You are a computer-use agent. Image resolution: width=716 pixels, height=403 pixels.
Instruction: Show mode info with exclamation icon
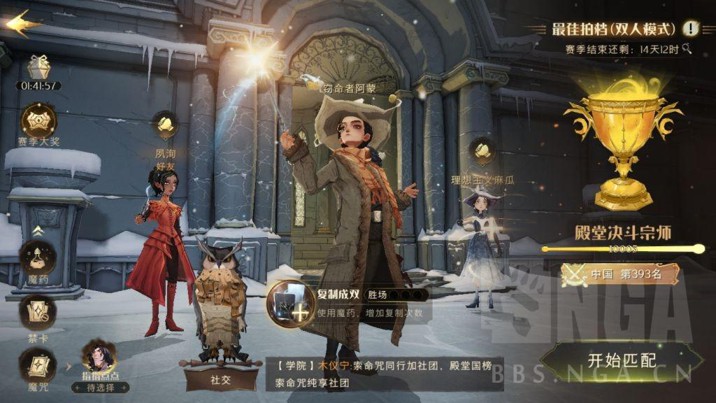click(x=689, y=29)
